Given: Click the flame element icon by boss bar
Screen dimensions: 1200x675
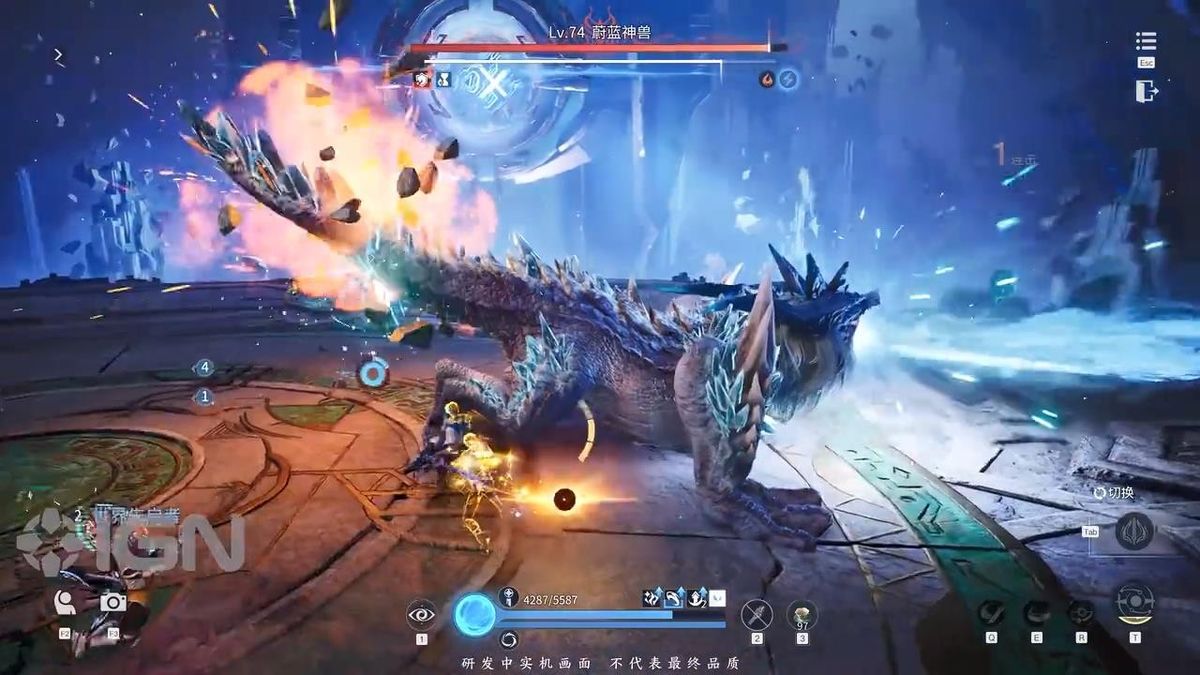Looking at the screenshot, I should coord(767,79).
